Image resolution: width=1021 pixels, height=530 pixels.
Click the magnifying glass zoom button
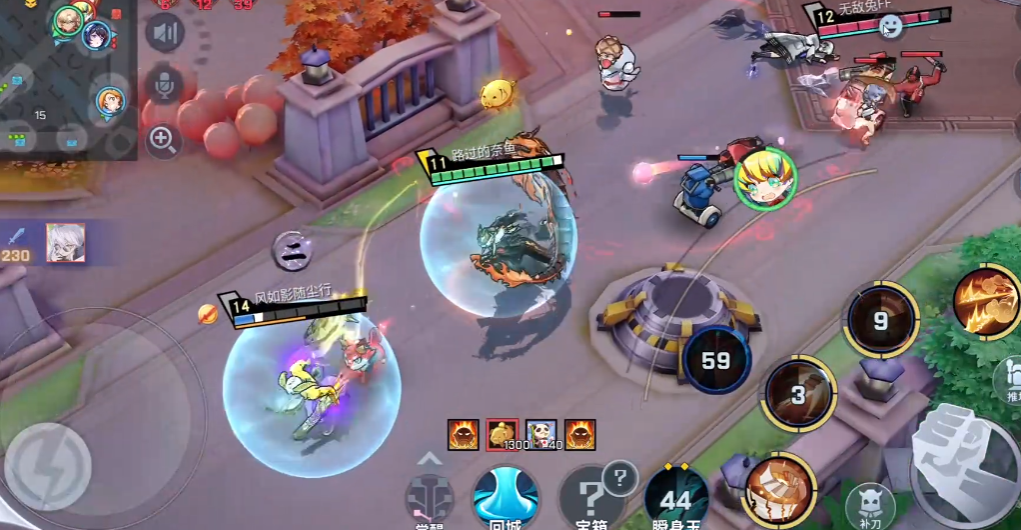[x=164, y=140]
